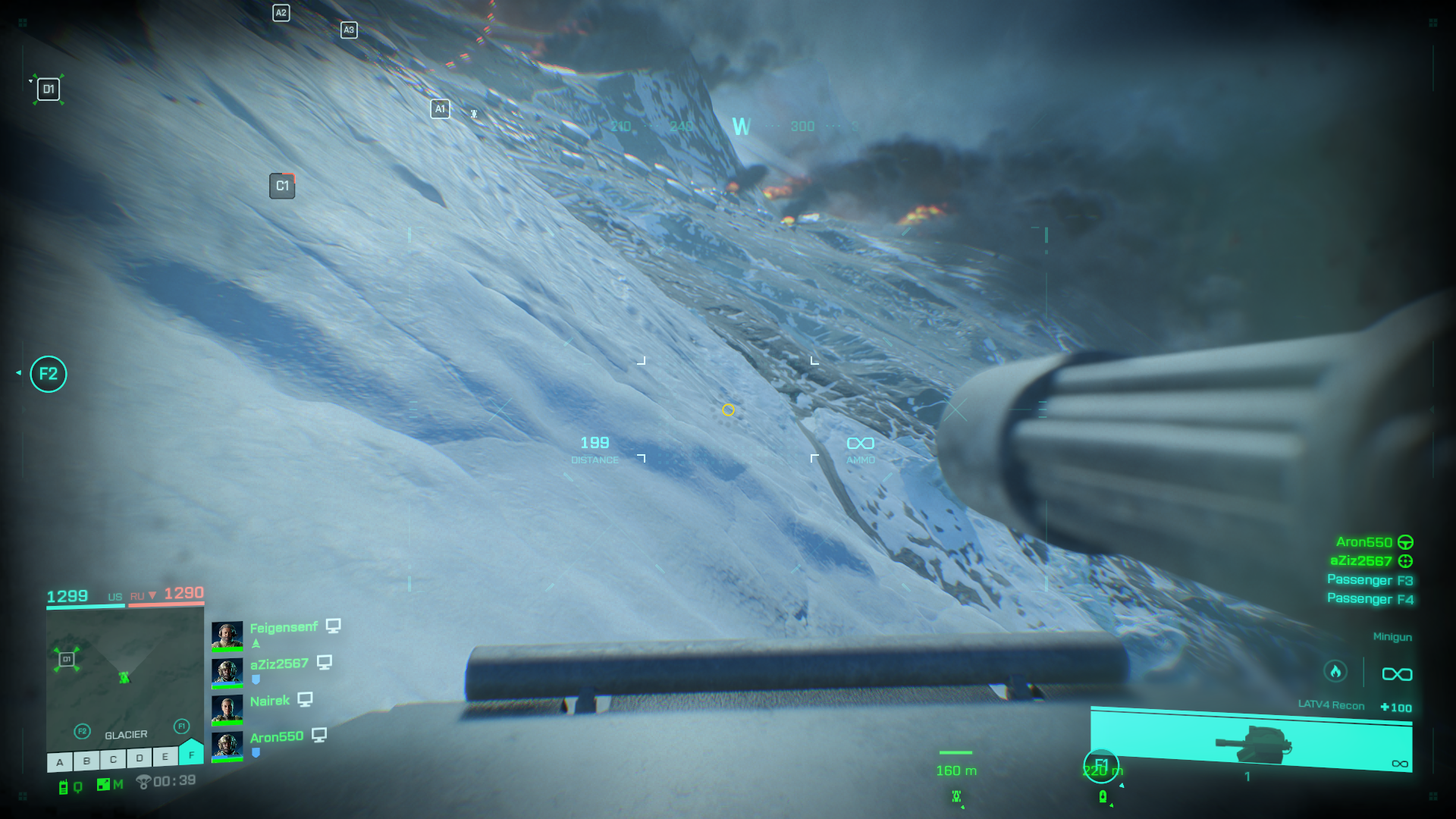Choose aZiz2567 in the squad list
1456x819 pixels.
pyautogui.click(x=279, y=664)
